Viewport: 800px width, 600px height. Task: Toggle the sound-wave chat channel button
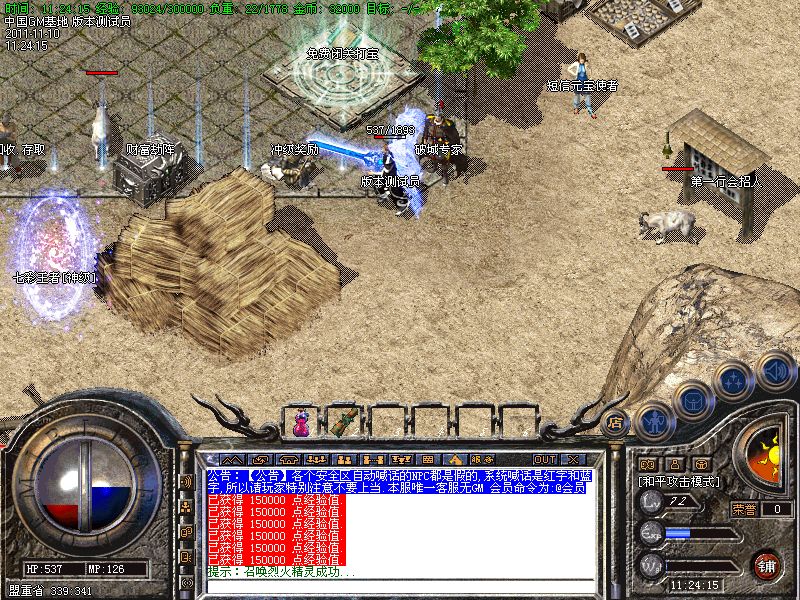[x=186, y=482]
